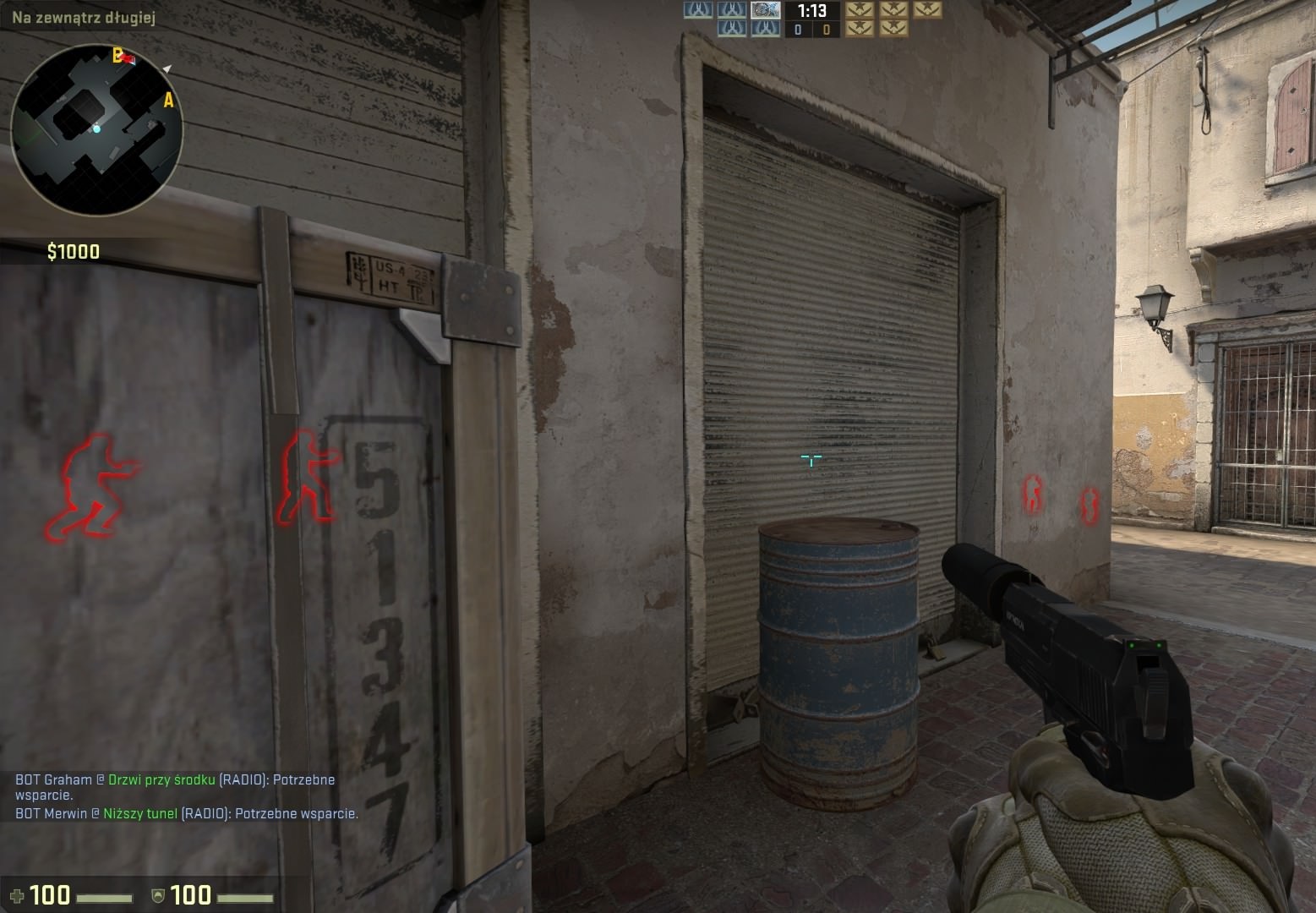The height and width of the screenshot is (913, 1316).
Task: Click bombsite B marker on the radar
Action: (117, 56)
